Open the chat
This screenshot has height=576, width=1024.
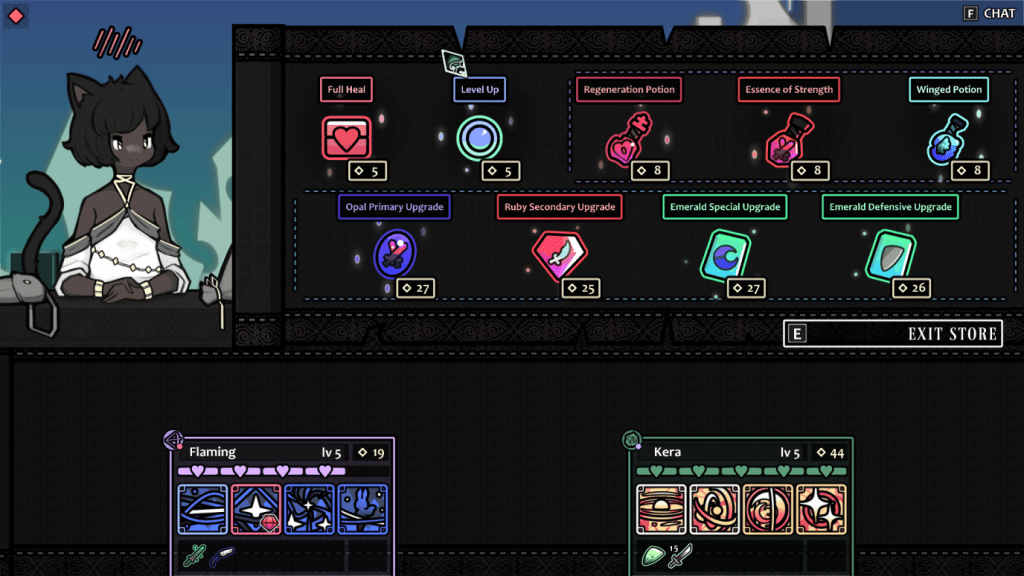tap(989, 13)
